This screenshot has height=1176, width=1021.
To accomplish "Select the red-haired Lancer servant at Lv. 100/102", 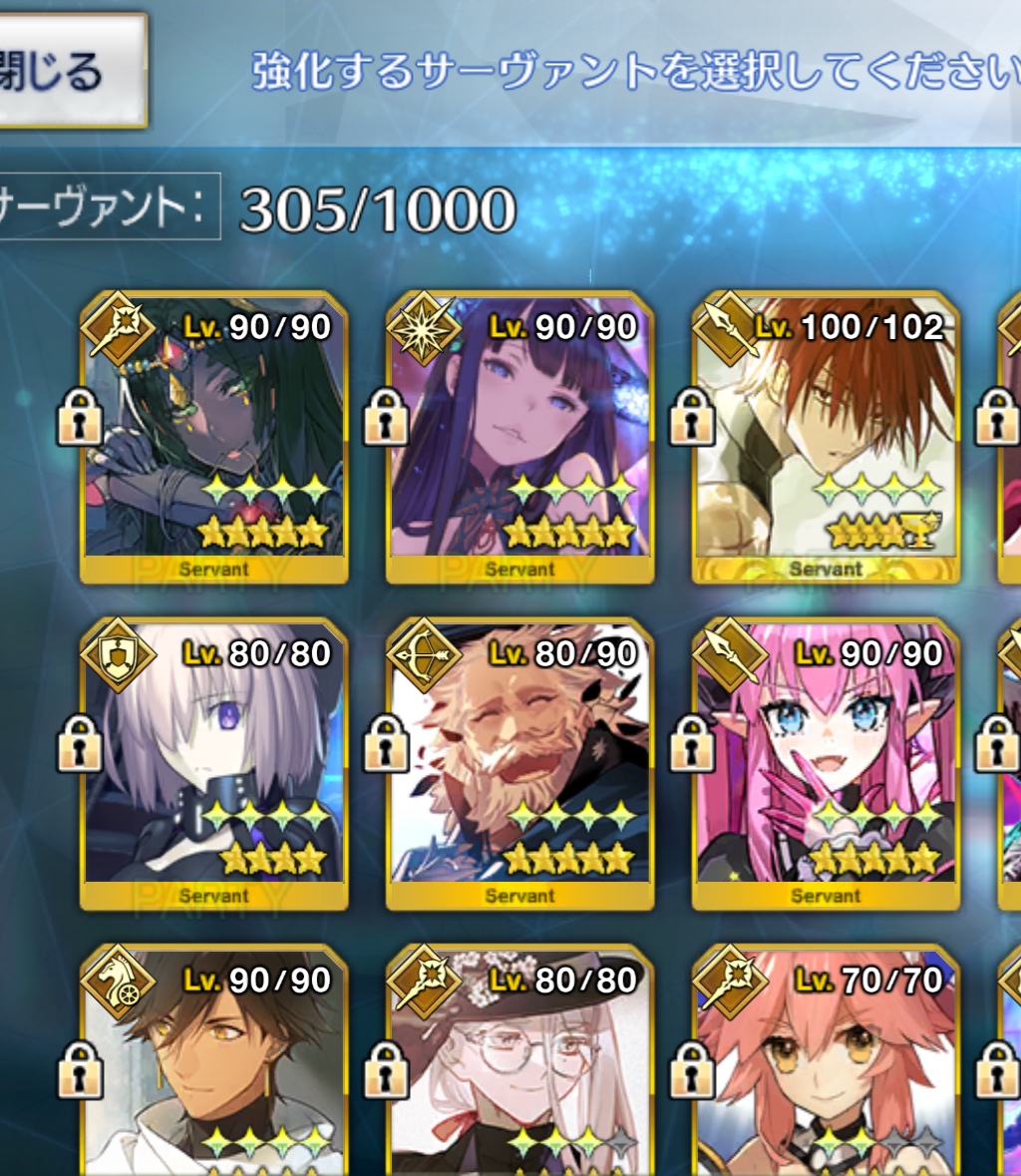I will tap(826, 439).
